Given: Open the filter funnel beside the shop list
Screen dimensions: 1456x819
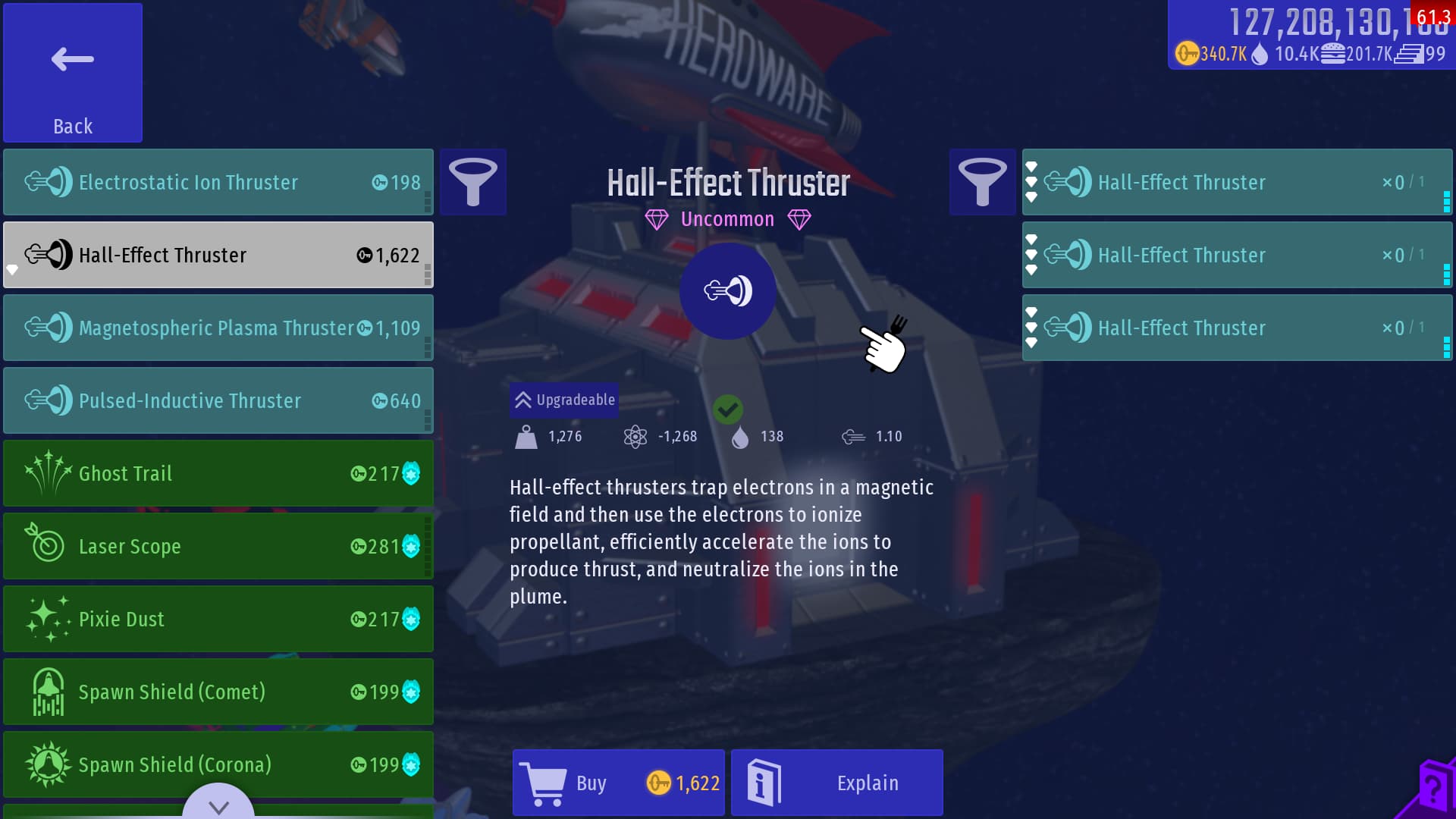Looking at the screenshot, I should (x=473, y=182).
